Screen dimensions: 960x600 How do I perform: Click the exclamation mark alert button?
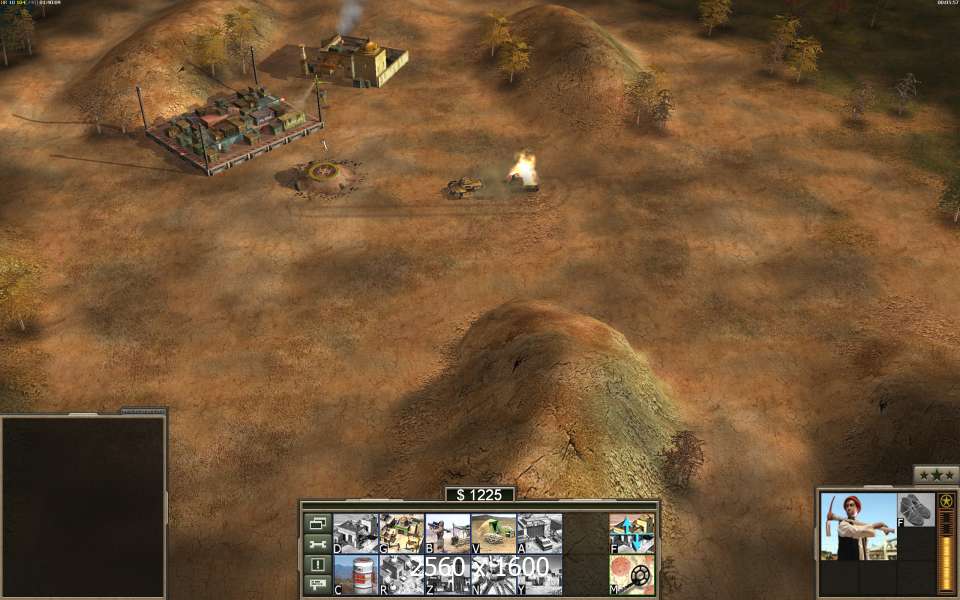317,565
